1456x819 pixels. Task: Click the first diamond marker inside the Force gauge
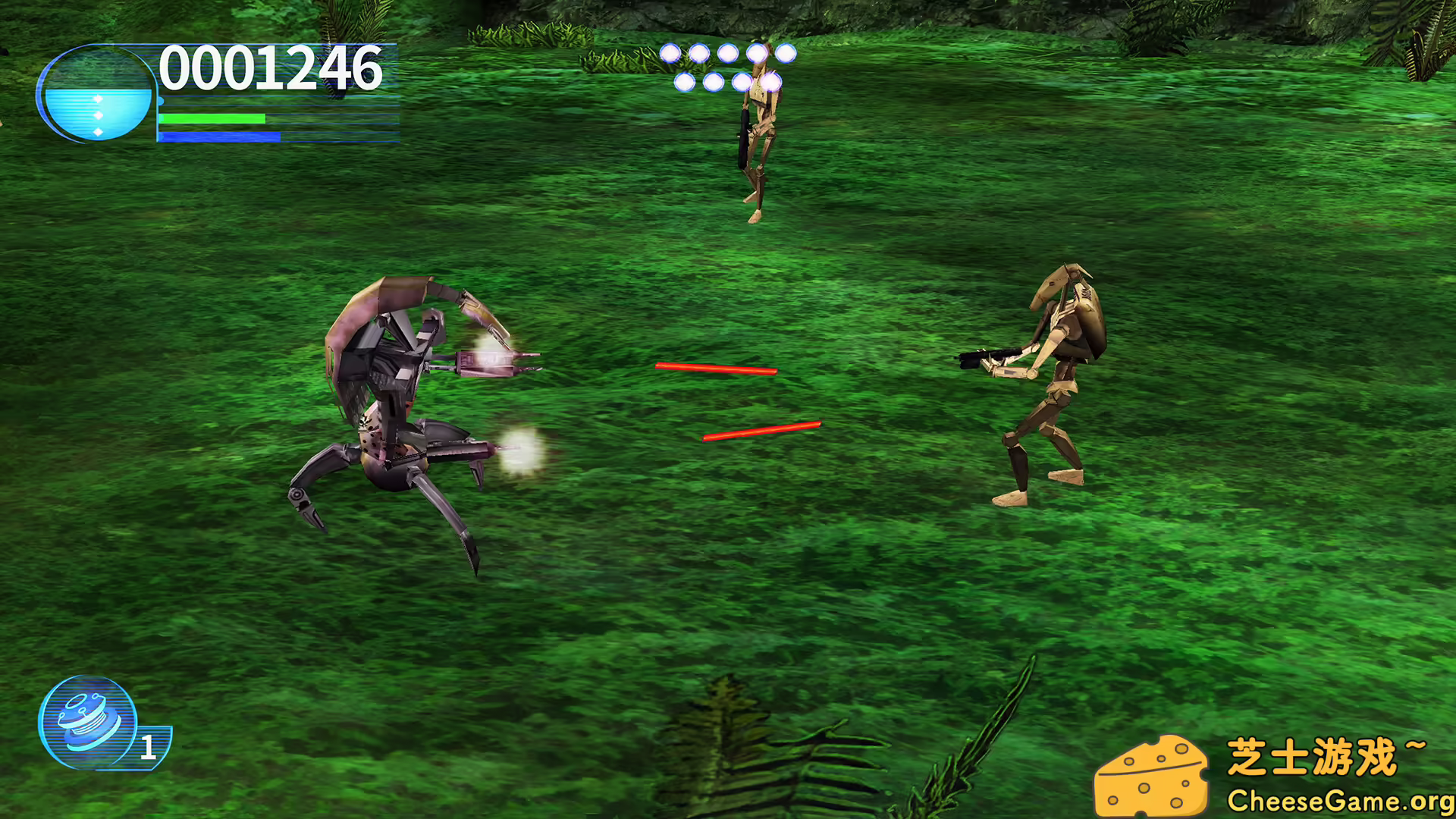point(99,99)
